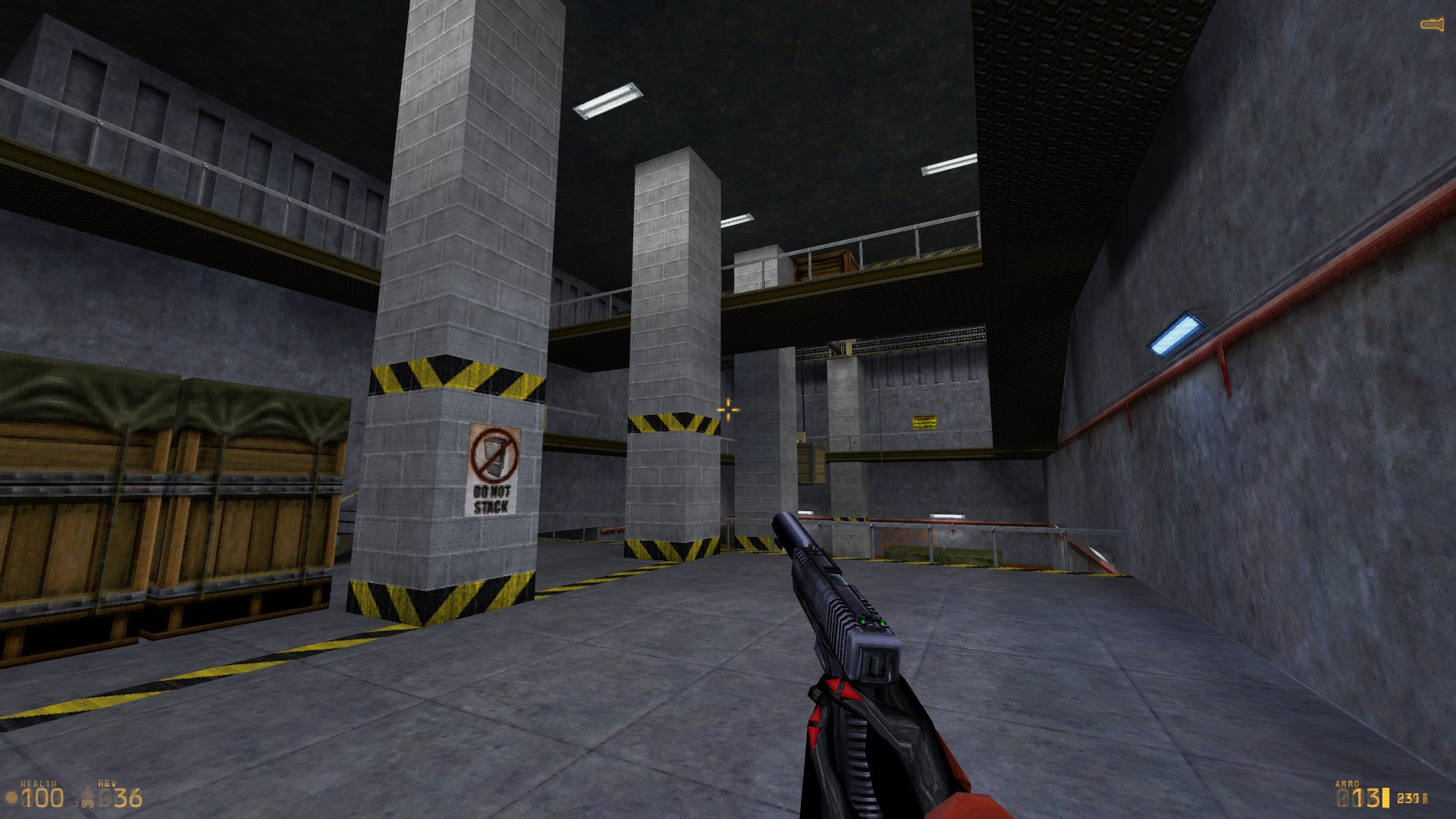
Task: Click the faint pistol magazine icon before 13
Action: [1342, 798]
